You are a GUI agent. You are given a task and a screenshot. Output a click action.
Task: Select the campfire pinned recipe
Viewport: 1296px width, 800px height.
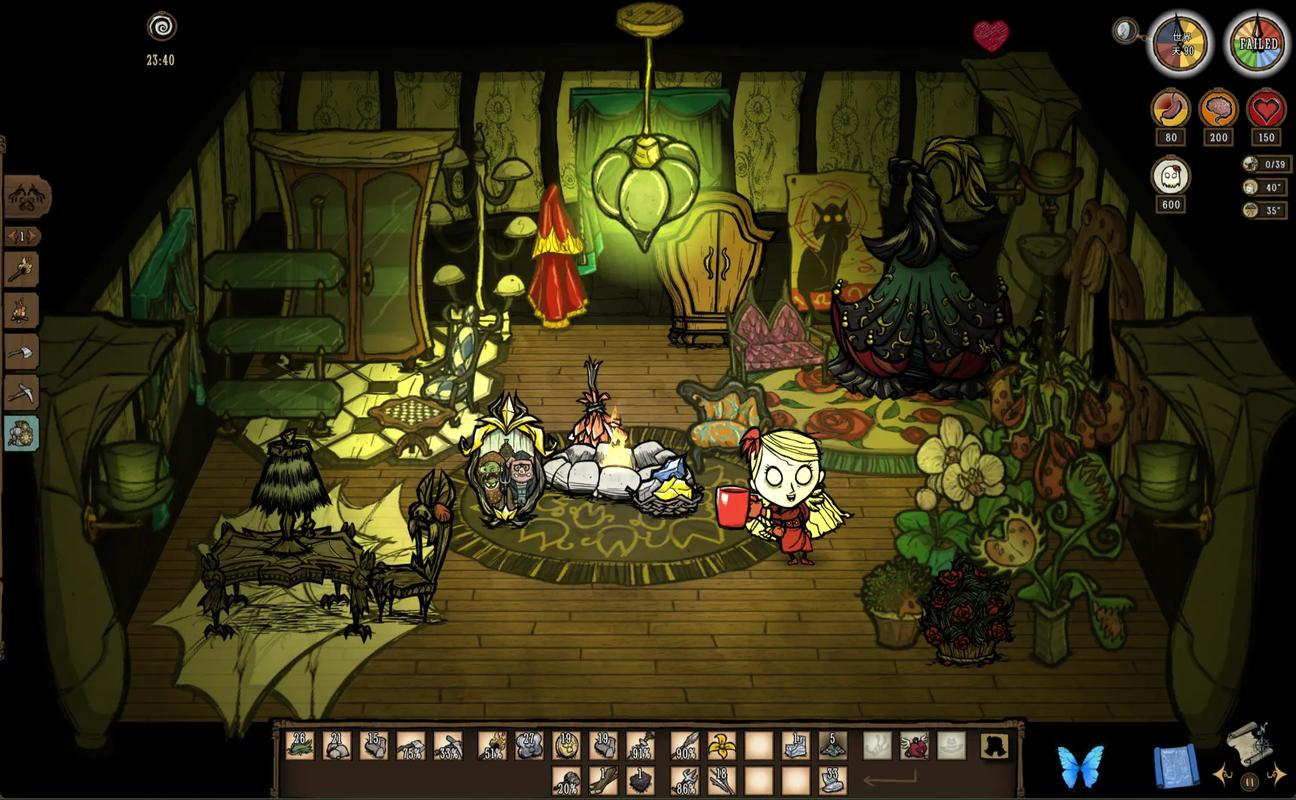tap(22, 311)
